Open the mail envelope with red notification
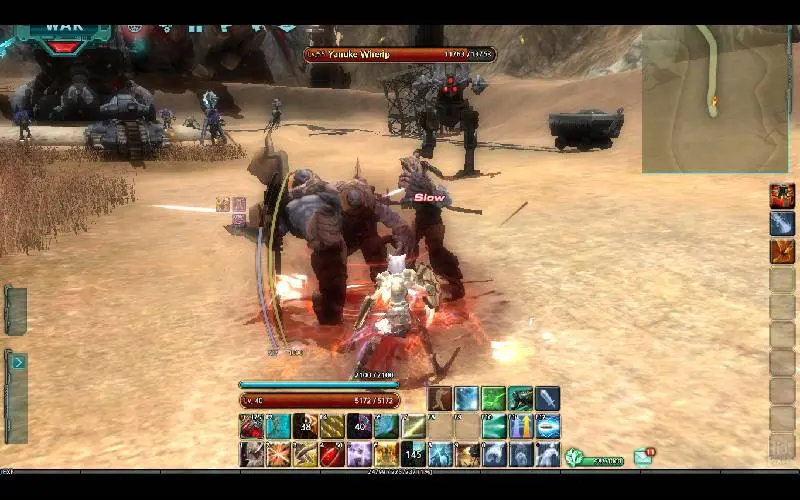The width and height of the screenshot is (800, 500). [x=643, y=457]
